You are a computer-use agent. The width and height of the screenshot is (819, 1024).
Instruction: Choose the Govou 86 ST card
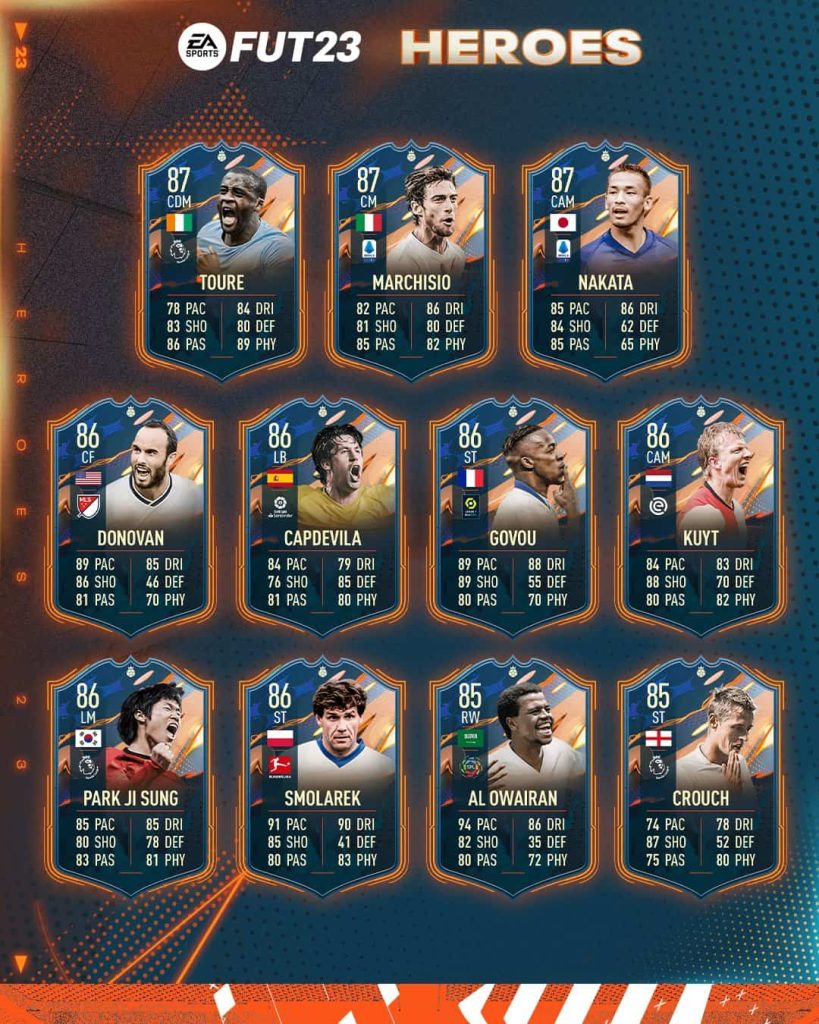512,518
